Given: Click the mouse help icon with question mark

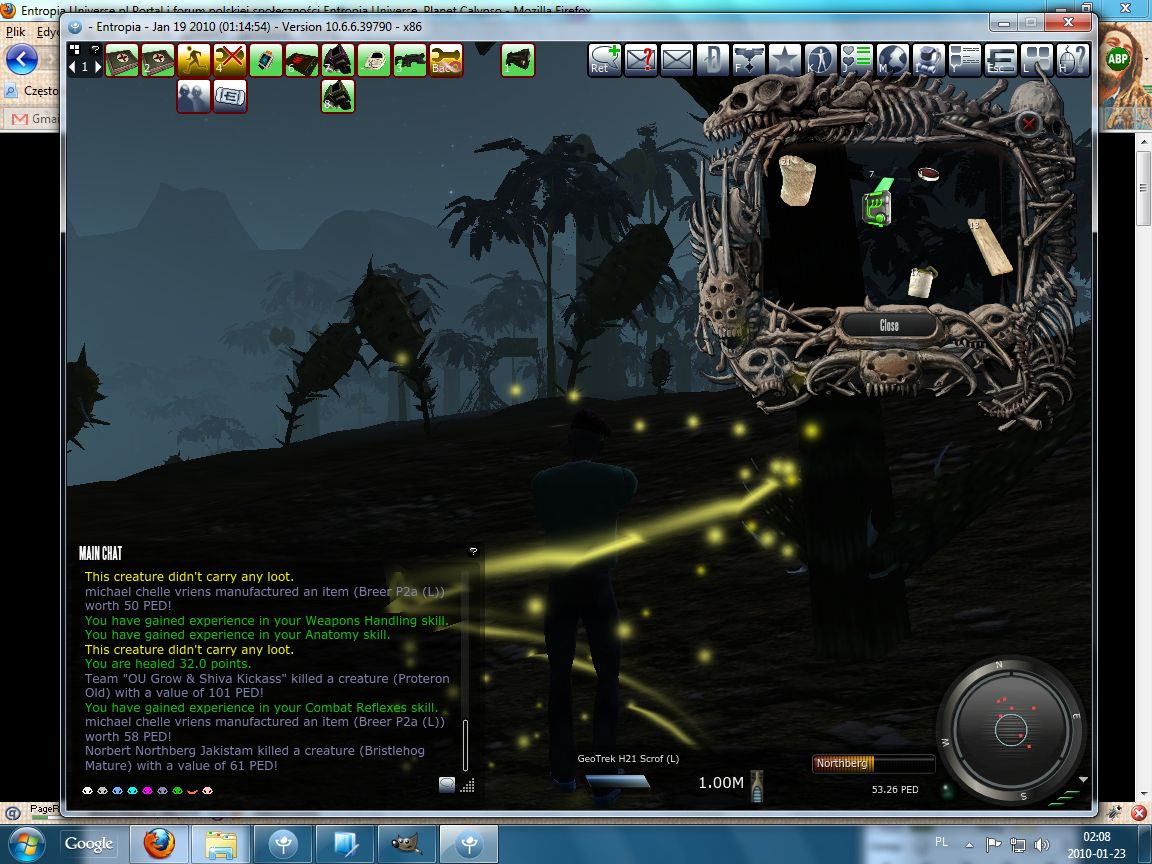Looking at the screenshot, I should [x=1072, y=61].
